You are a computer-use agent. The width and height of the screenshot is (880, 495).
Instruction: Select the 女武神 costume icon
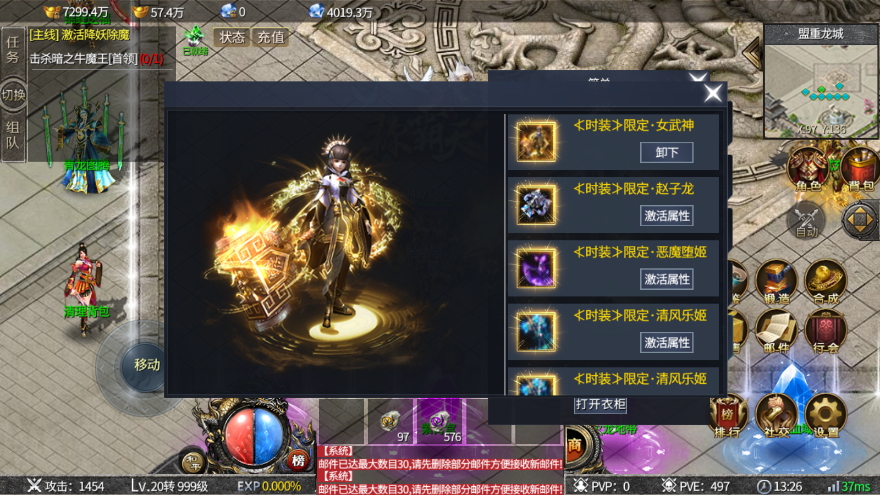pos(537,142)
